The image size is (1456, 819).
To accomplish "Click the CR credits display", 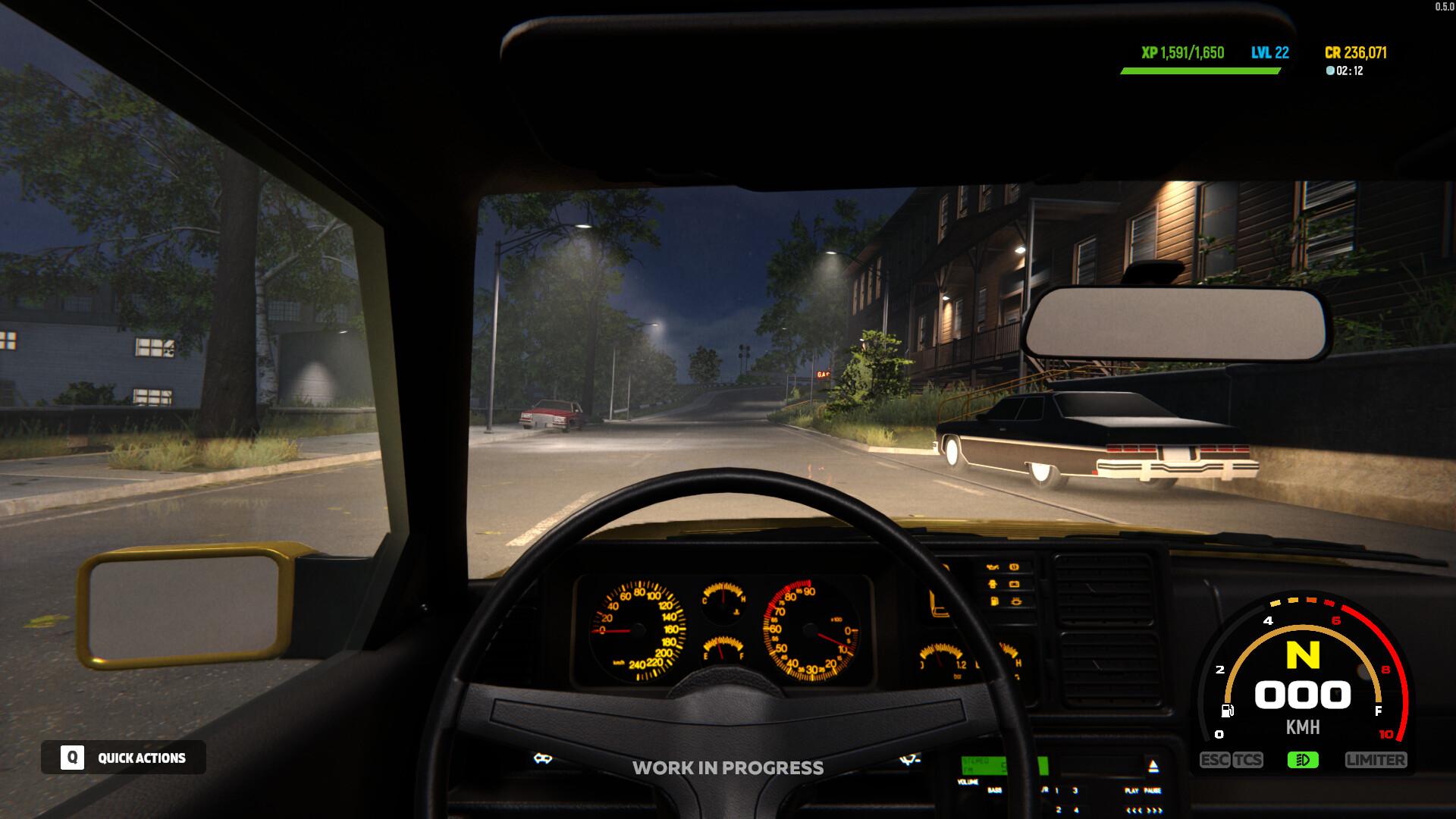I will (1356, 52).
